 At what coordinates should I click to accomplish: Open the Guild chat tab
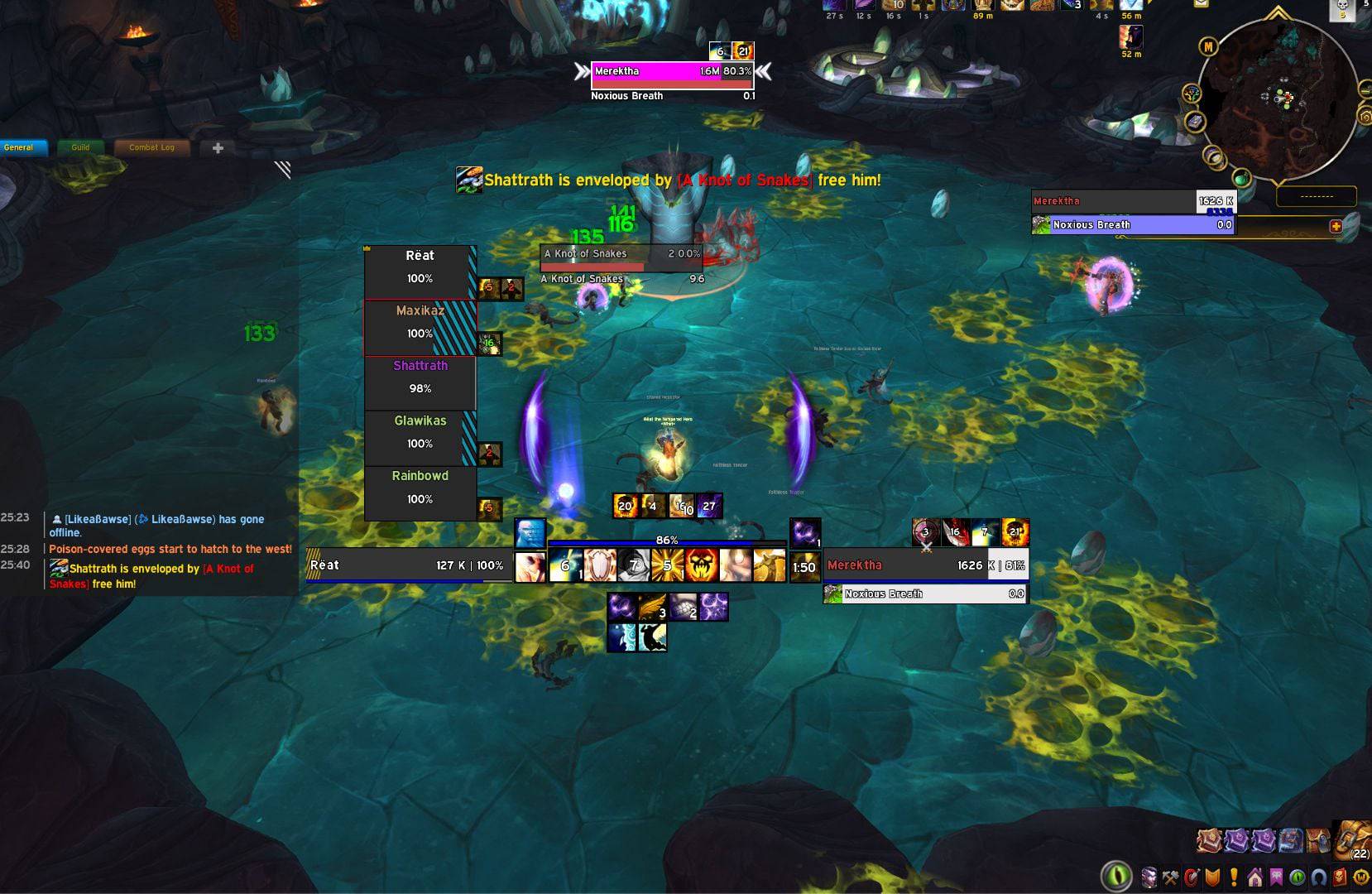click(80, 147)
